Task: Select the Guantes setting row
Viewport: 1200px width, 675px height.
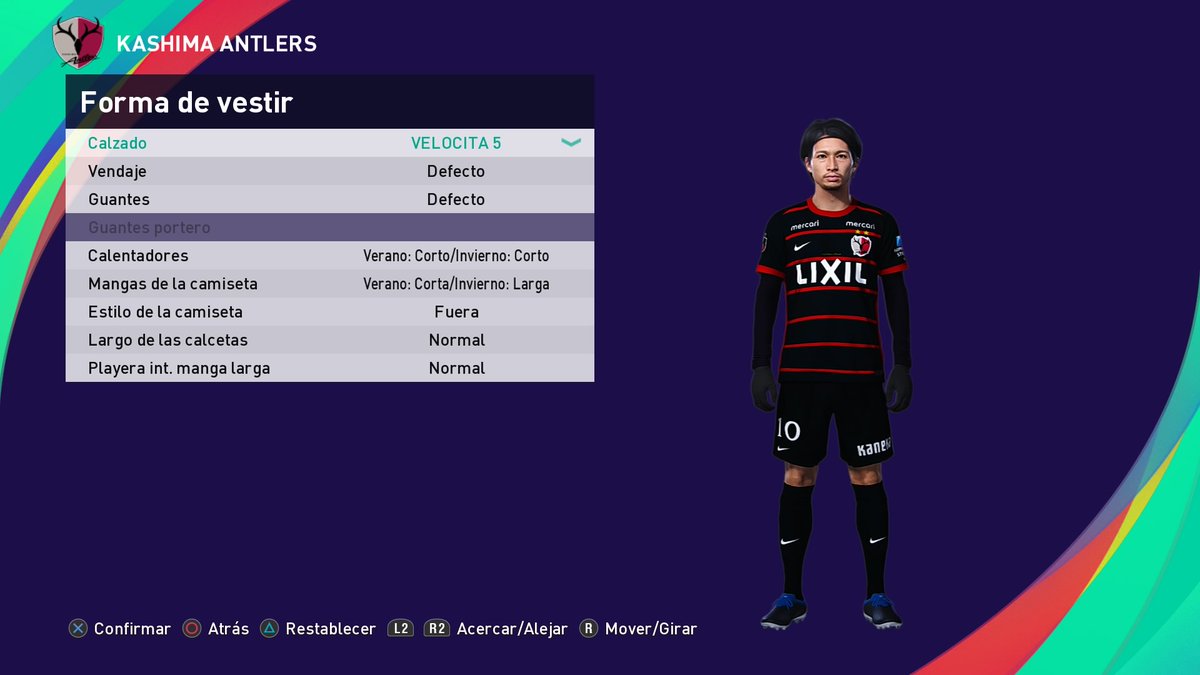Action: pyautogui.click(x=329, y=199)
